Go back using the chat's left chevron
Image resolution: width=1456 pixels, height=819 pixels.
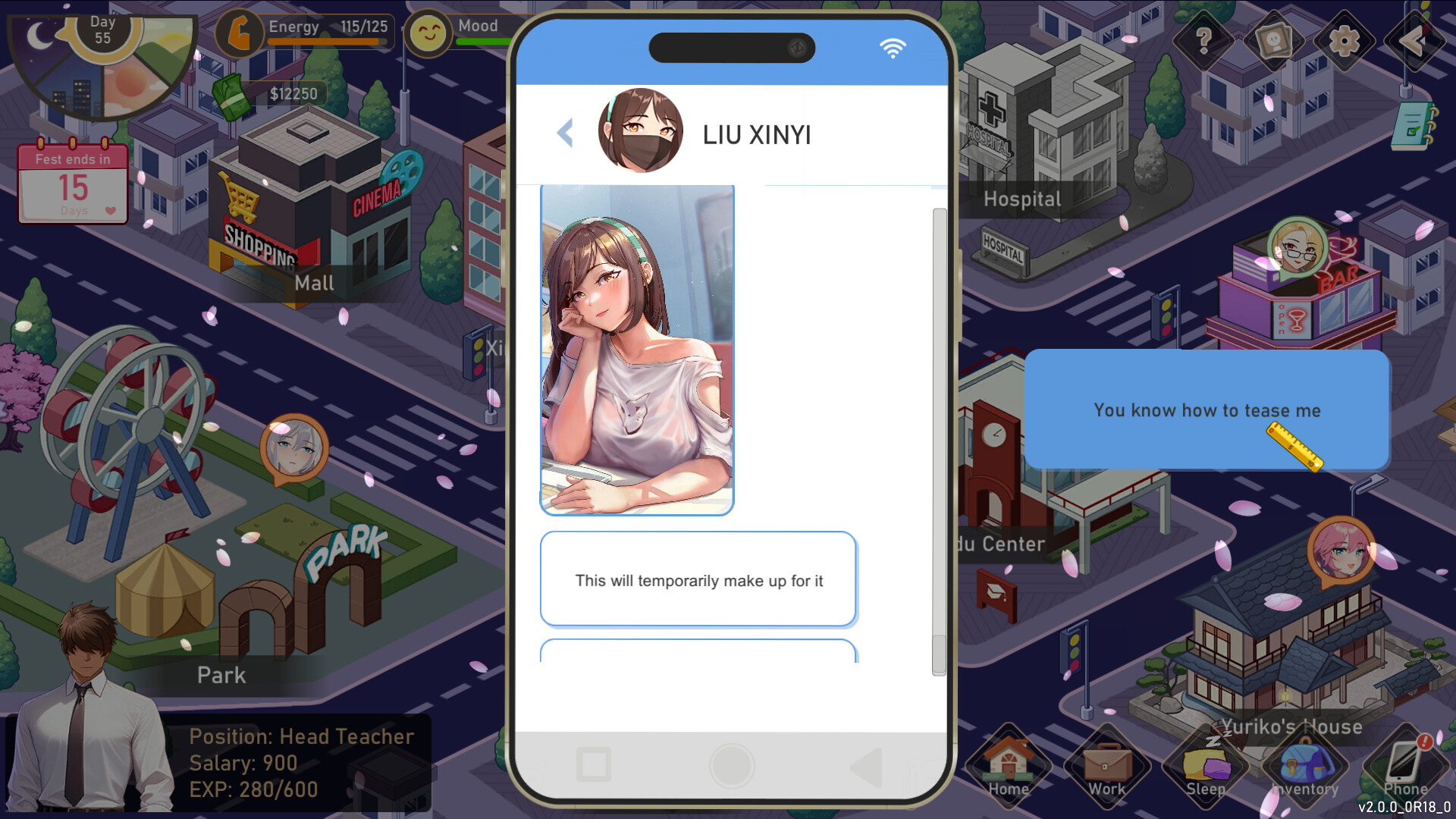565,133
